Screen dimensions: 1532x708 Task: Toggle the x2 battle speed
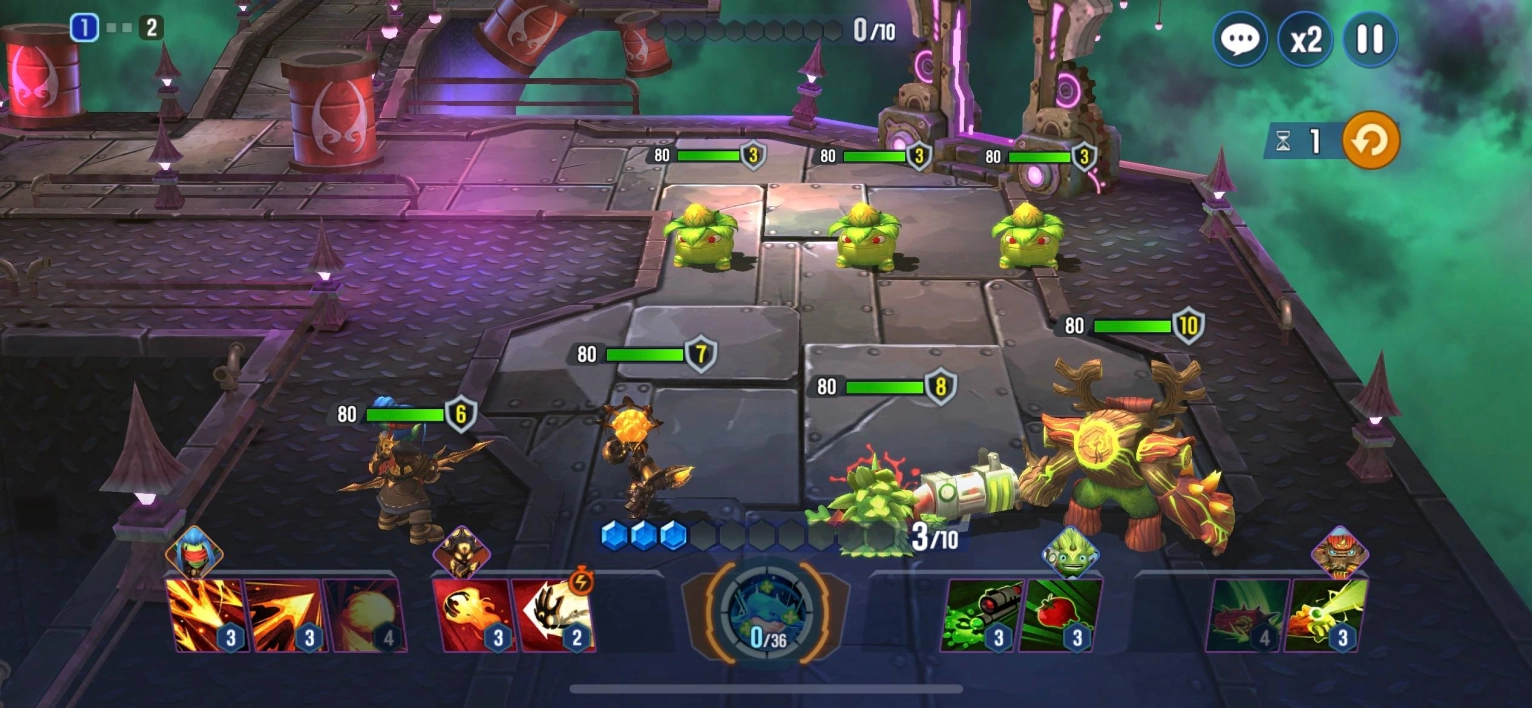[1305, 40]
